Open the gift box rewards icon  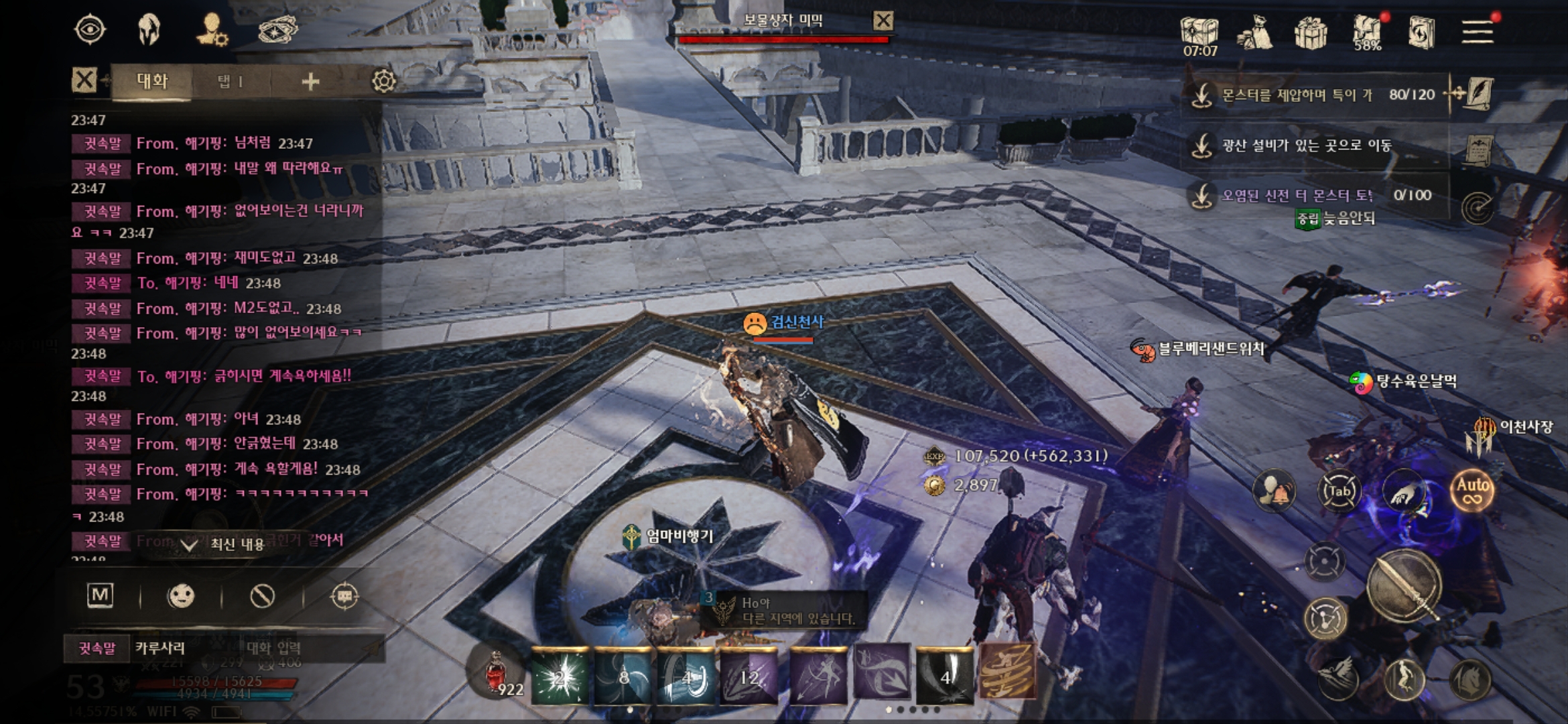(1311, 32)
